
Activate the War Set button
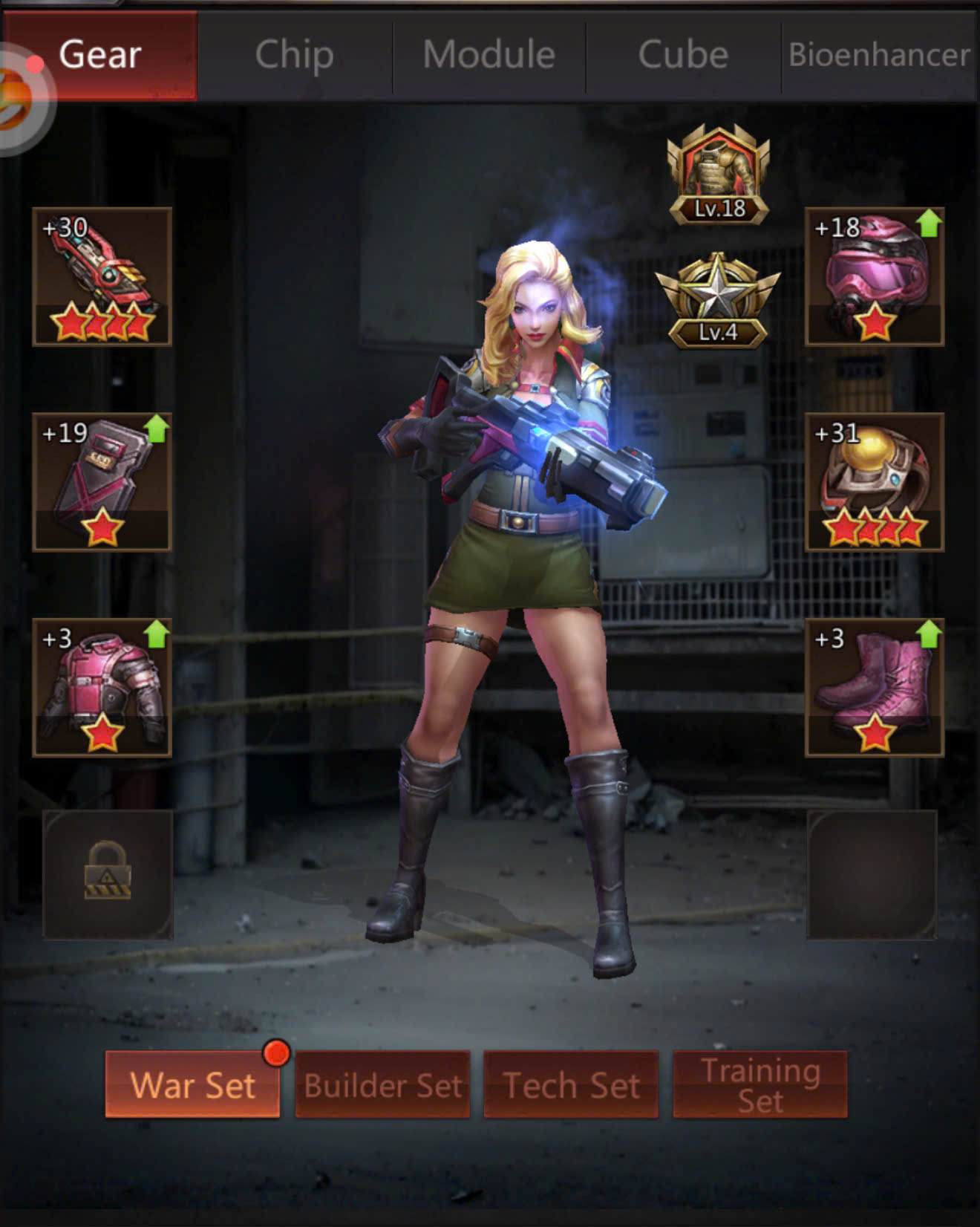coord(192,1084)
